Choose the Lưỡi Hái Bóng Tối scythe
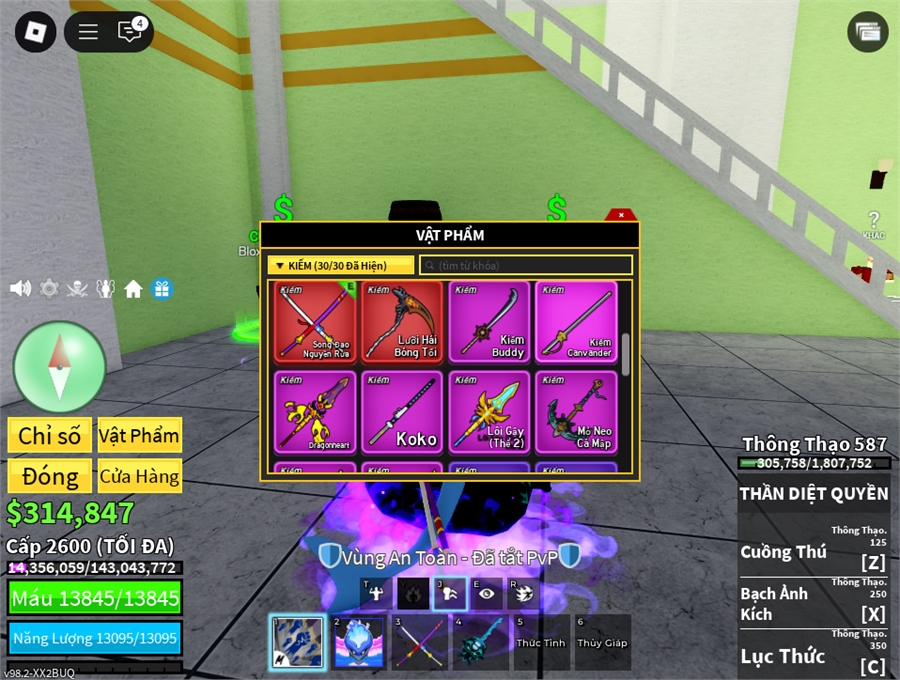 tap(402, 321)
